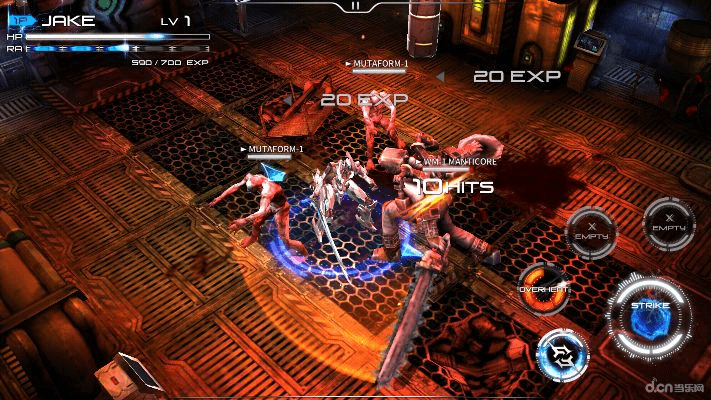Activate the OVERHEAT ability
This screenshot has height=400, width=711.
[545, 288]
